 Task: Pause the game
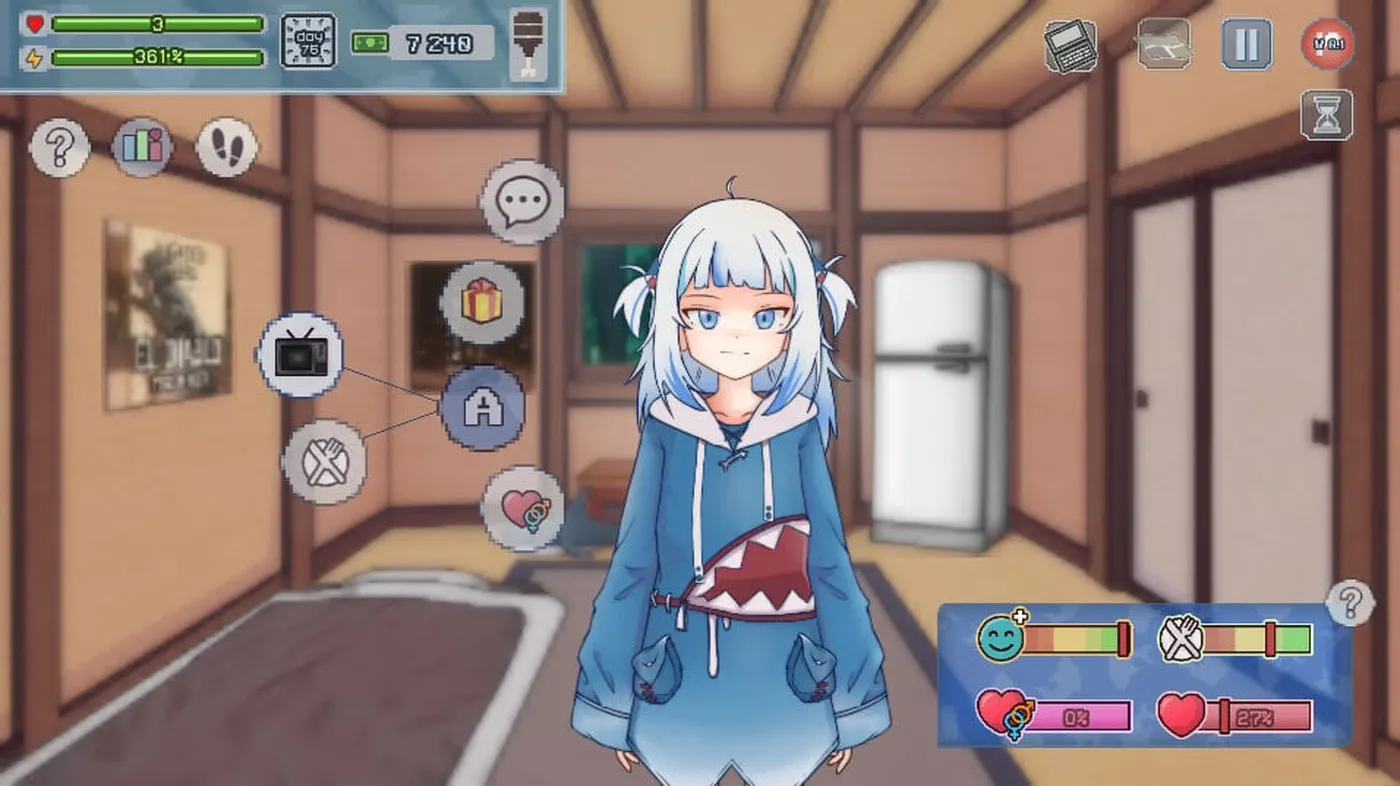[1246, 44]
